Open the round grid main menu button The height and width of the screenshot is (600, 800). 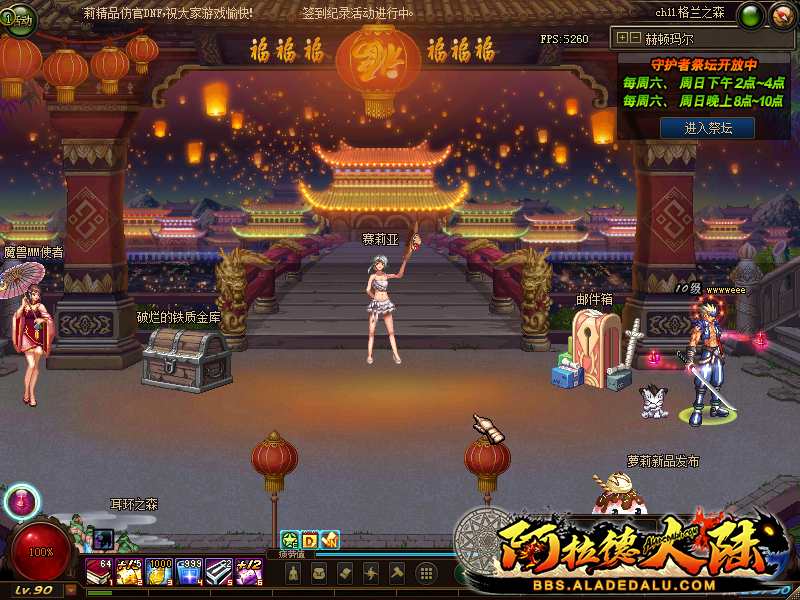coord(427,574)
